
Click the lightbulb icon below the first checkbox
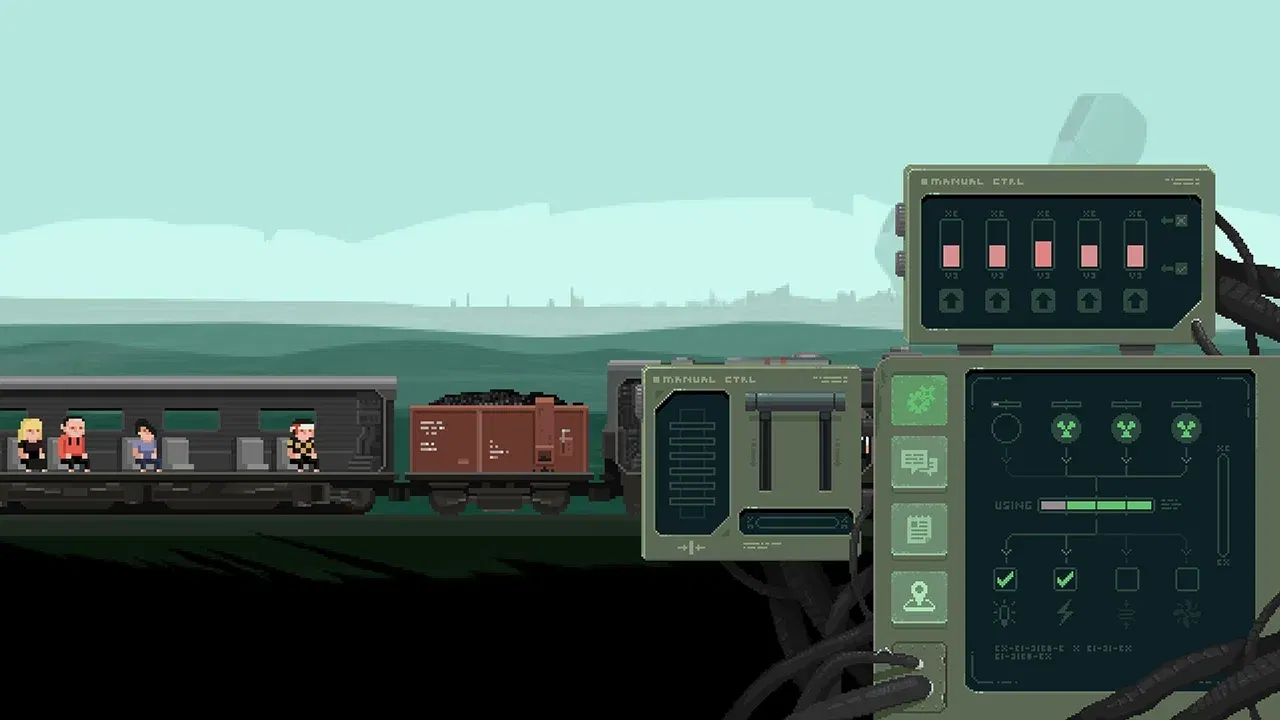(1005, 612)
